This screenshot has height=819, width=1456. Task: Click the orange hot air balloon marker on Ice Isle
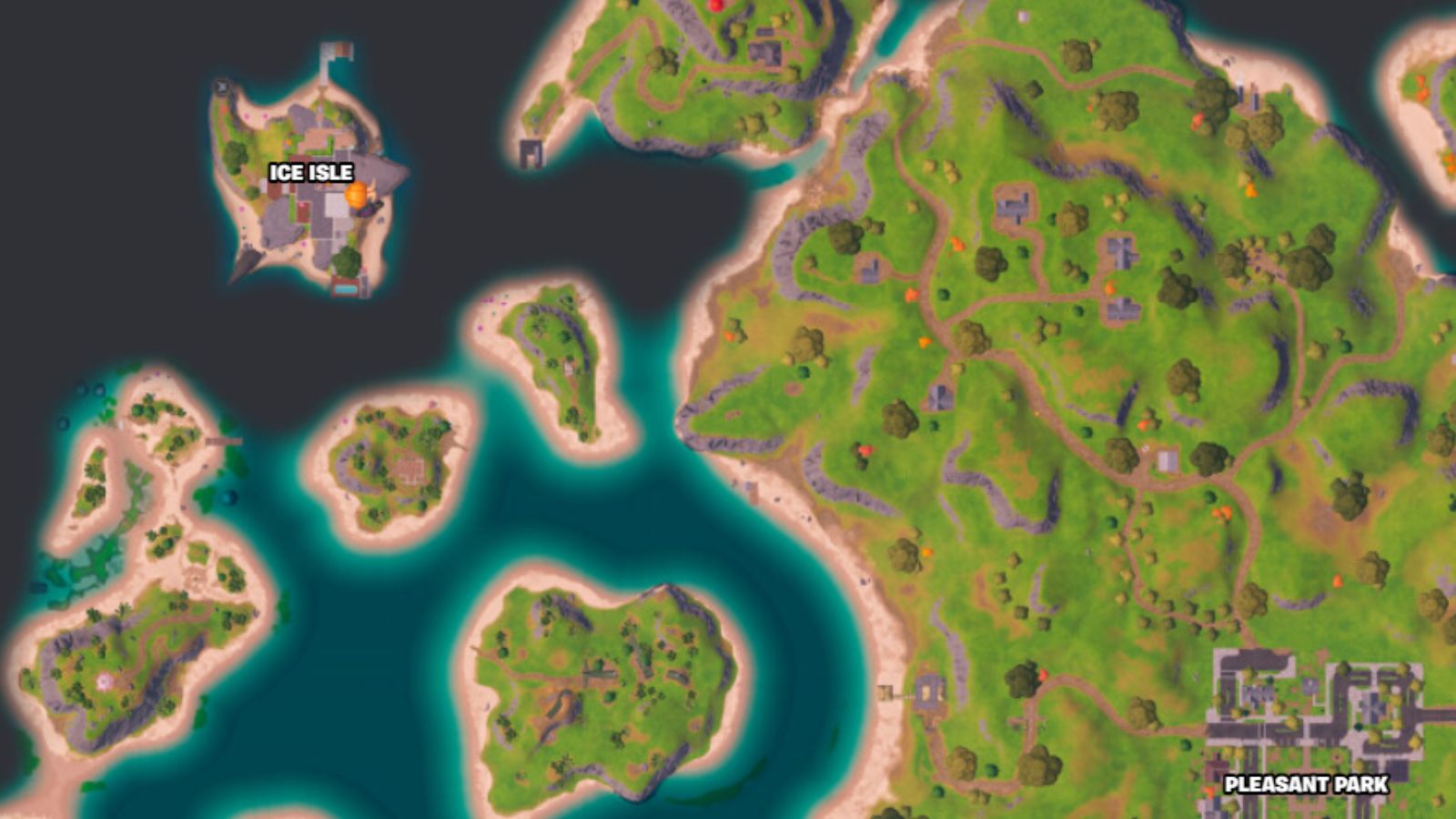(x=355, y=197)
